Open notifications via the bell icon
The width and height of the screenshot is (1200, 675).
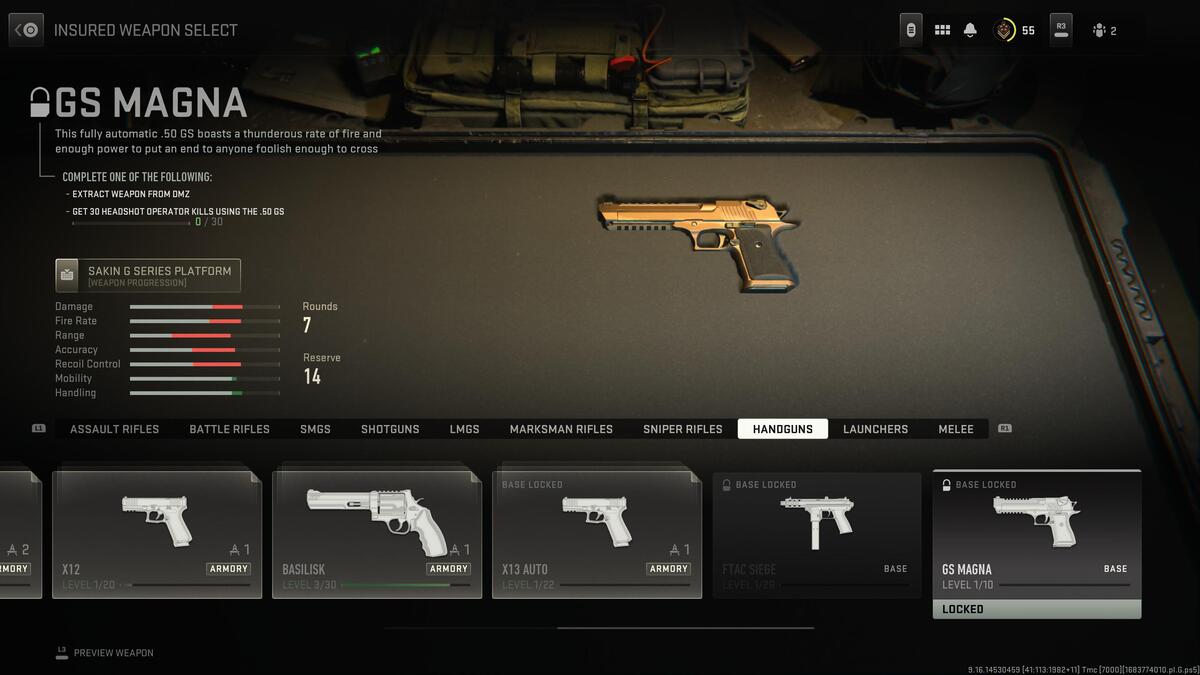(970, 30)
